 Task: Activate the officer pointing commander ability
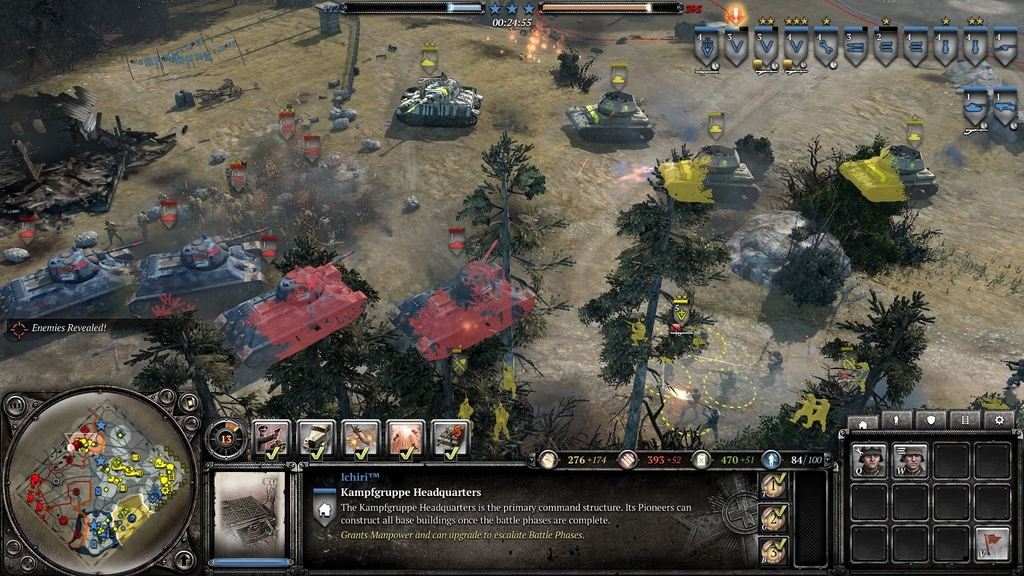point(272,438)
